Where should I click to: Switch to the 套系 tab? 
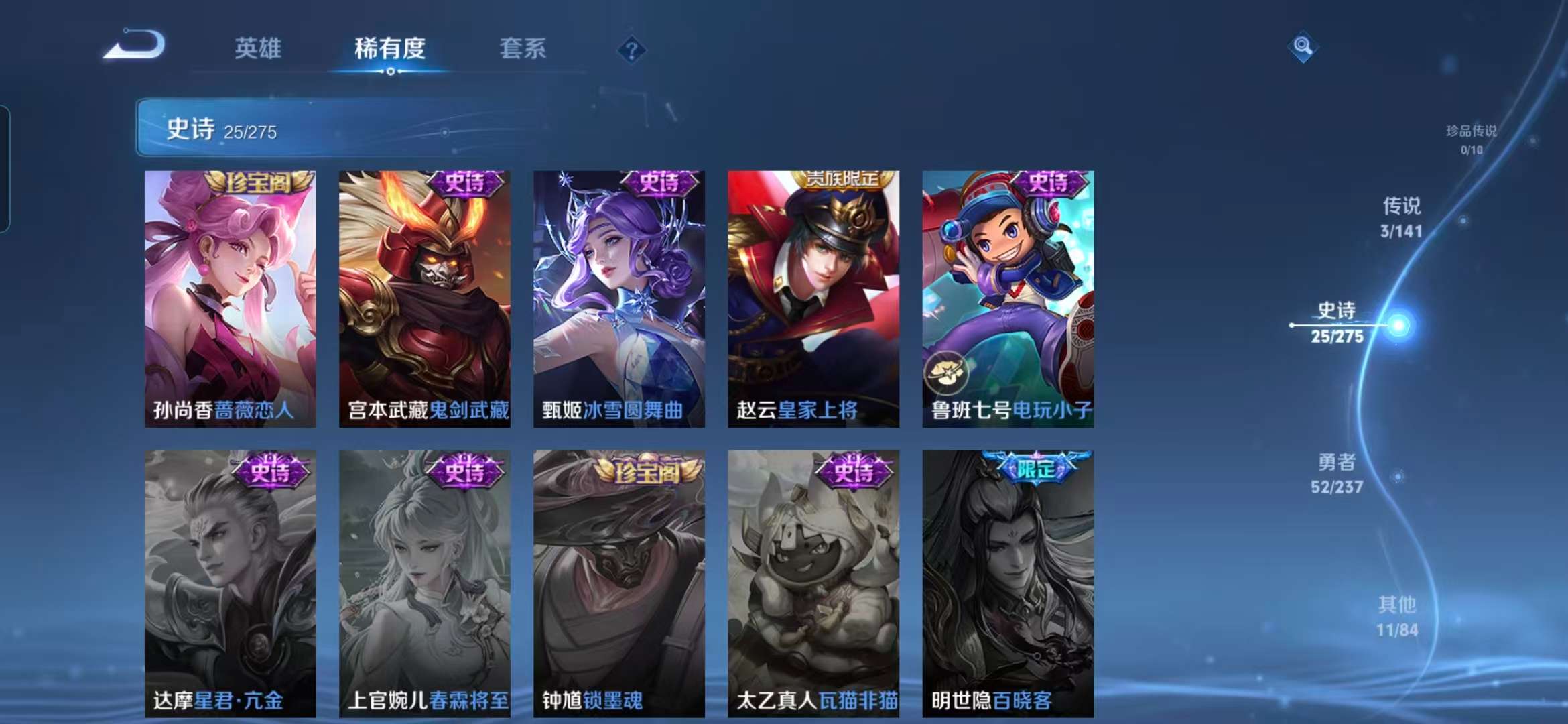[x=524, y=48]
